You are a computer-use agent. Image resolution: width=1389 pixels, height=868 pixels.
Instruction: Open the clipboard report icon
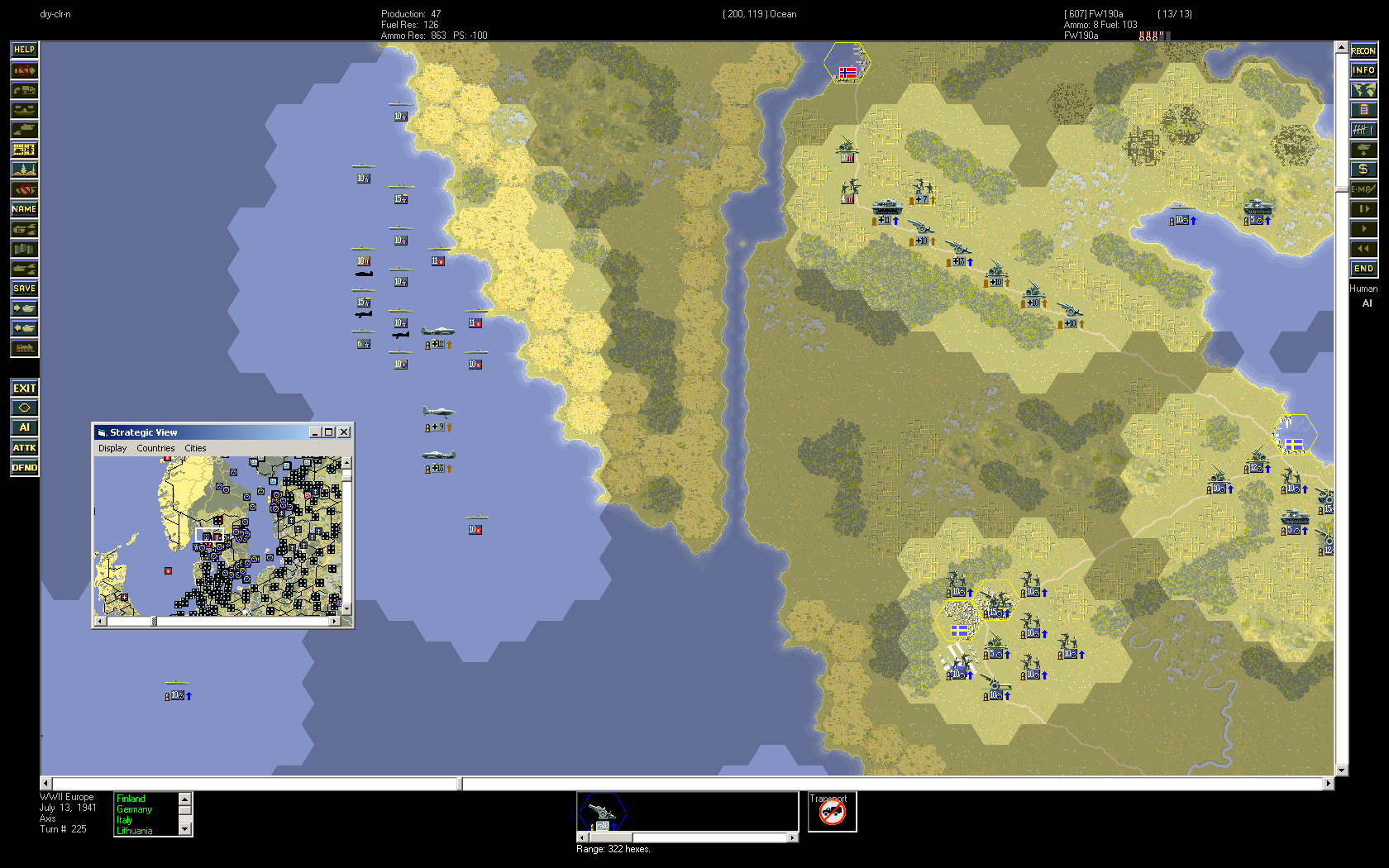1363,109
